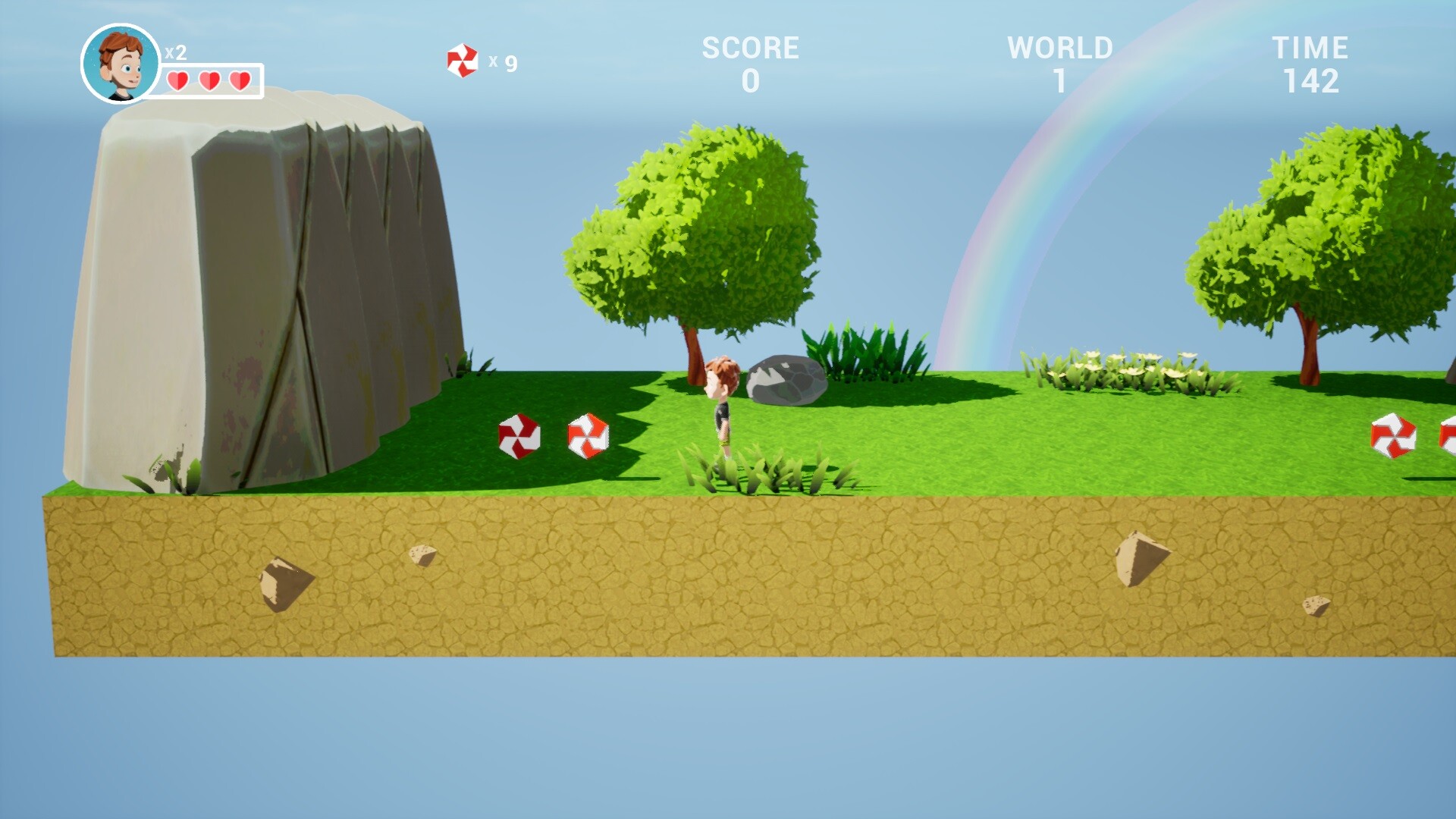Click the SCORE heading text

coord(749,47)
